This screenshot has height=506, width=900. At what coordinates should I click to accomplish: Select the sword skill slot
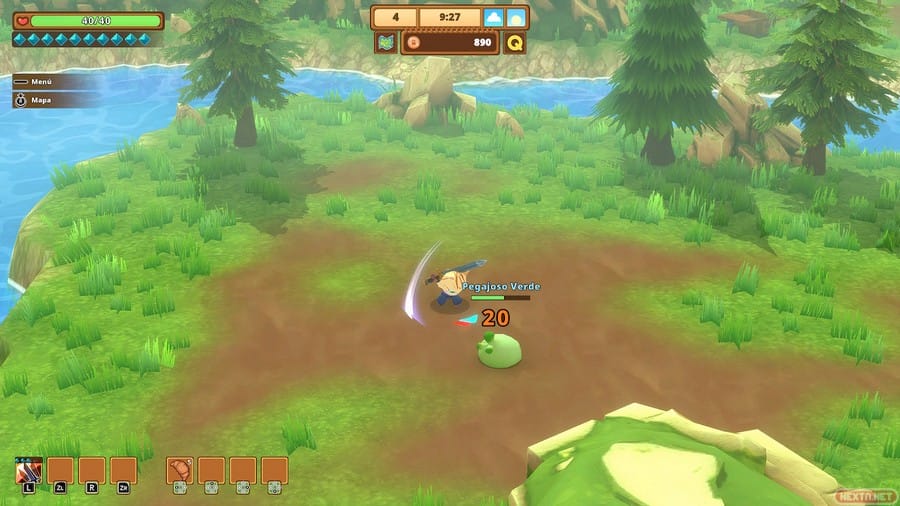coord(28,470)
